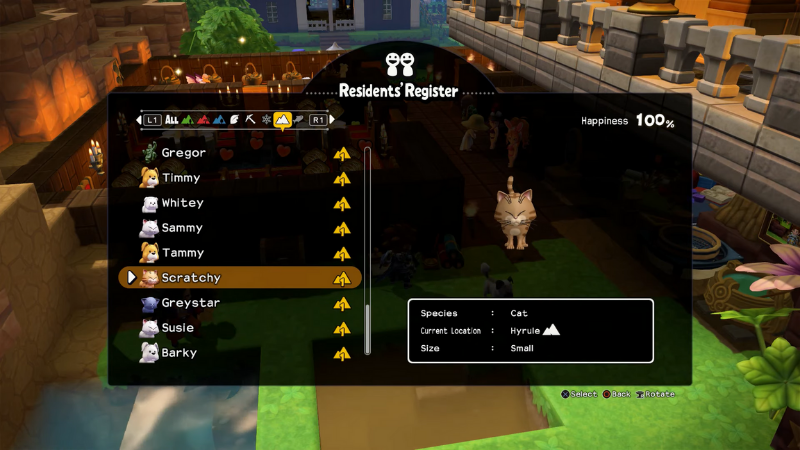Switch to the pickaxe filter tab

250,120
